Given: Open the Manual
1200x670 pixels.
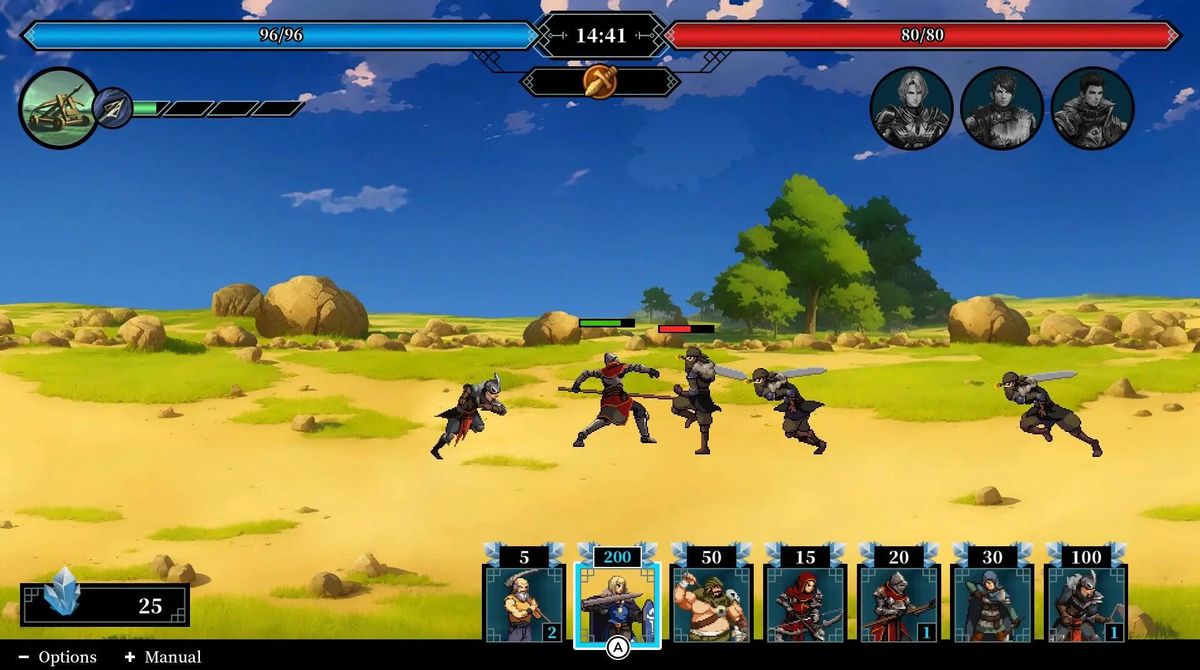Looking at the screenshot, I should pos(163,657).
